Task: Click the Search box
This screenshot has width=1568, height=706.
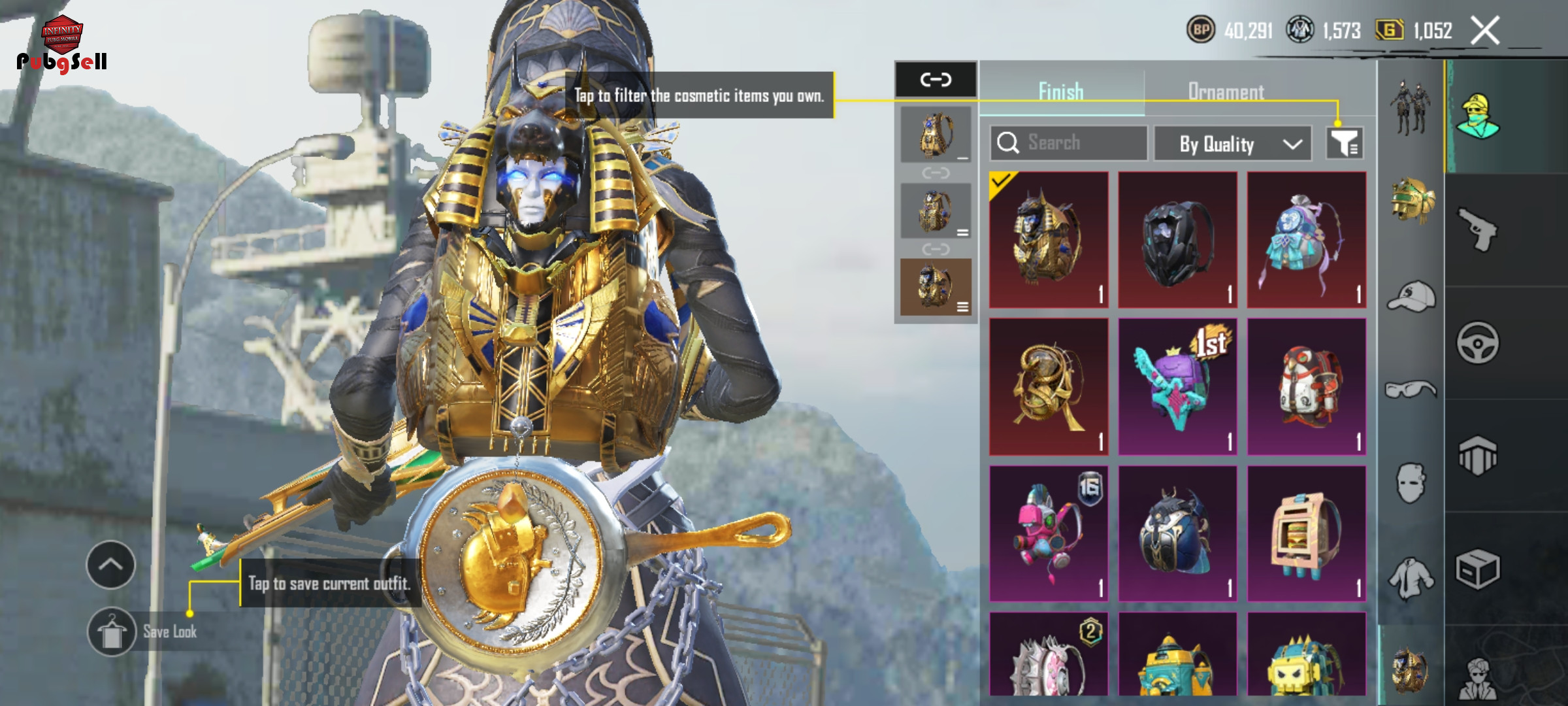Action: click(1069, 143)
